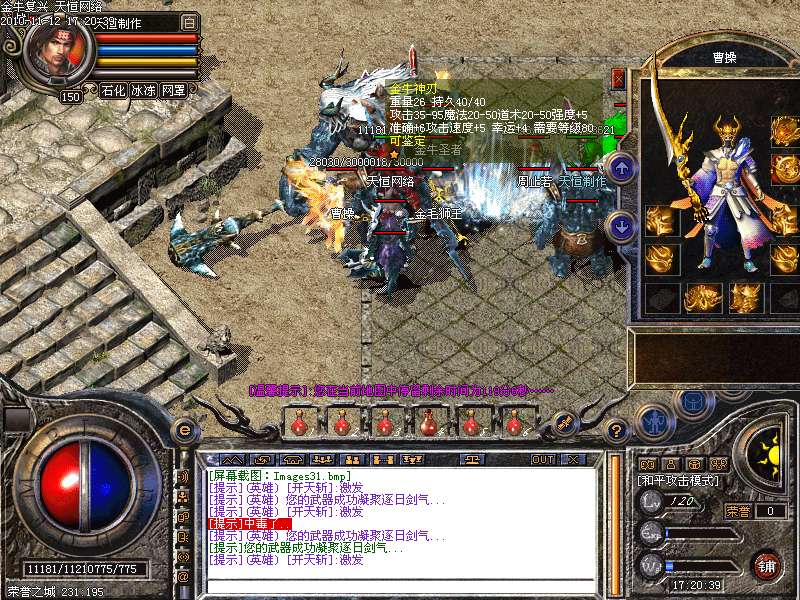Click the balance scale icon above chat
800x600 pixels.
pos(471,459)
